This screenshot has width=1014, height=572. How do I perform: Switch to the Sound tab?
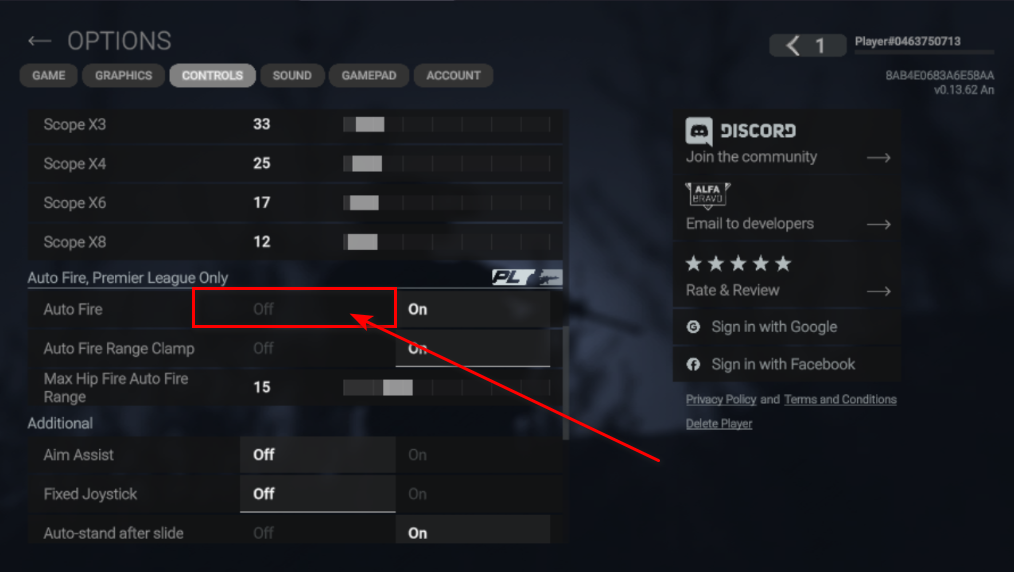pos(292,75)
